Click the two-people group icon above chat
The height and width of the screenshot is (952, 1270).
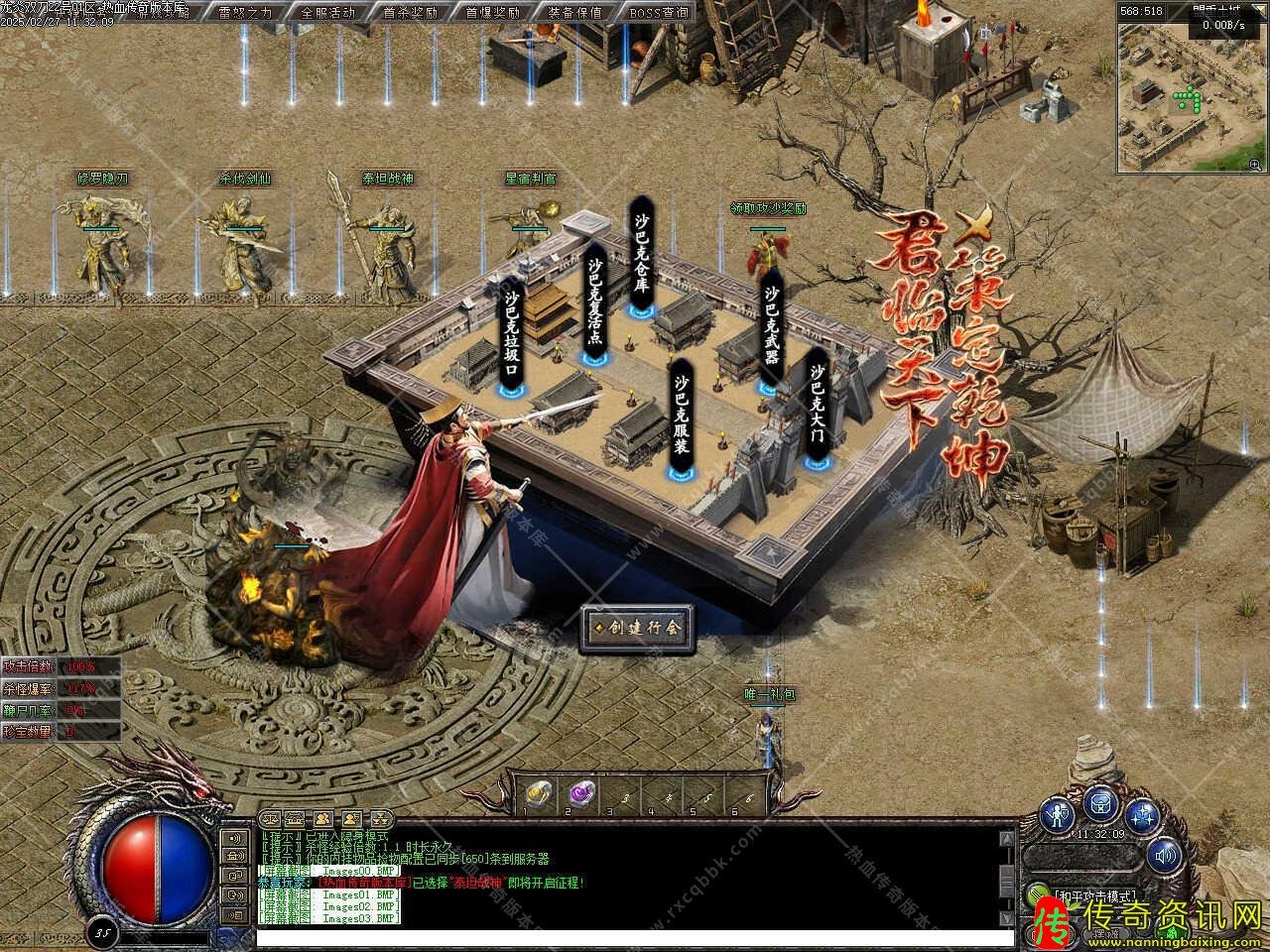(323, 819)
